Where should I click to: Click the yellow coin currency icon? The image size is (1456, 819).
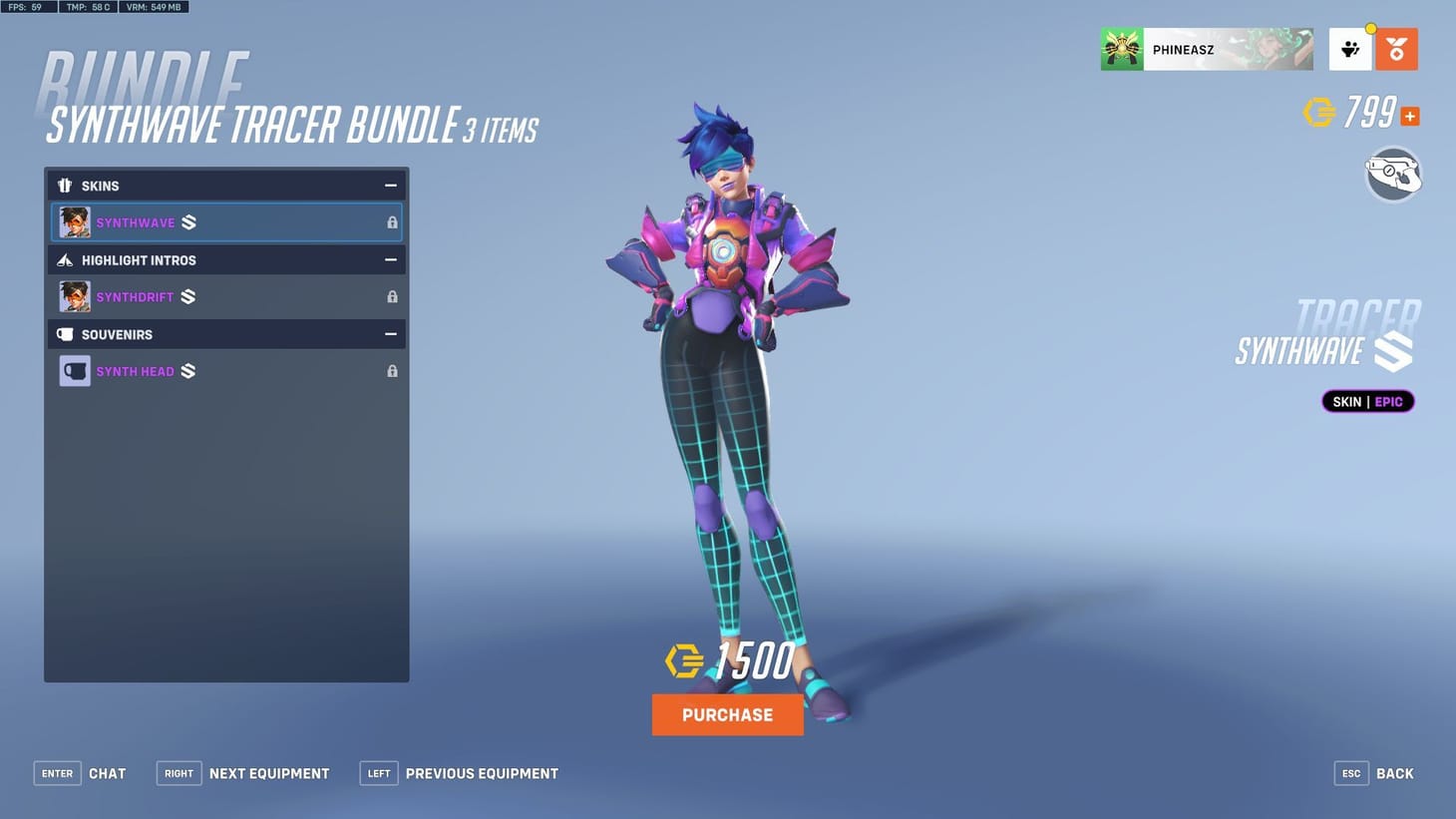1321,113
